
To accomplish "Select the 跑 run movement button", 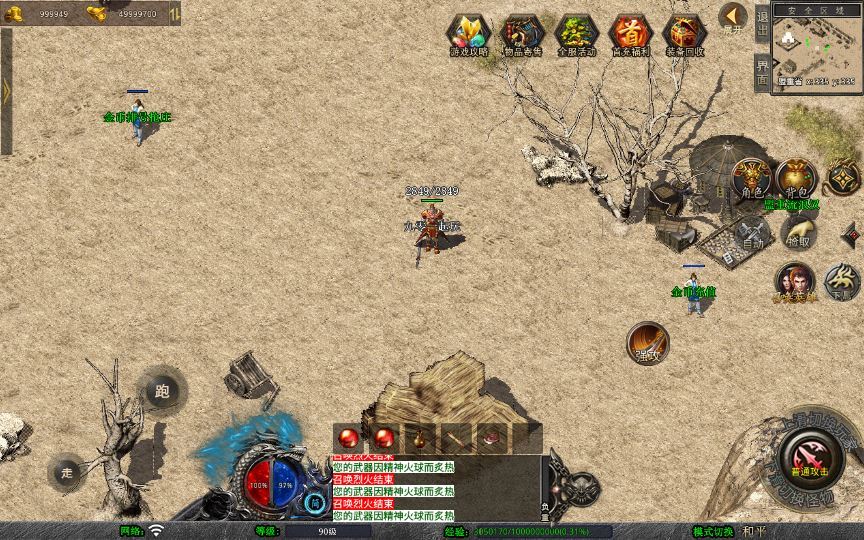I will click(x=161, y=390).
